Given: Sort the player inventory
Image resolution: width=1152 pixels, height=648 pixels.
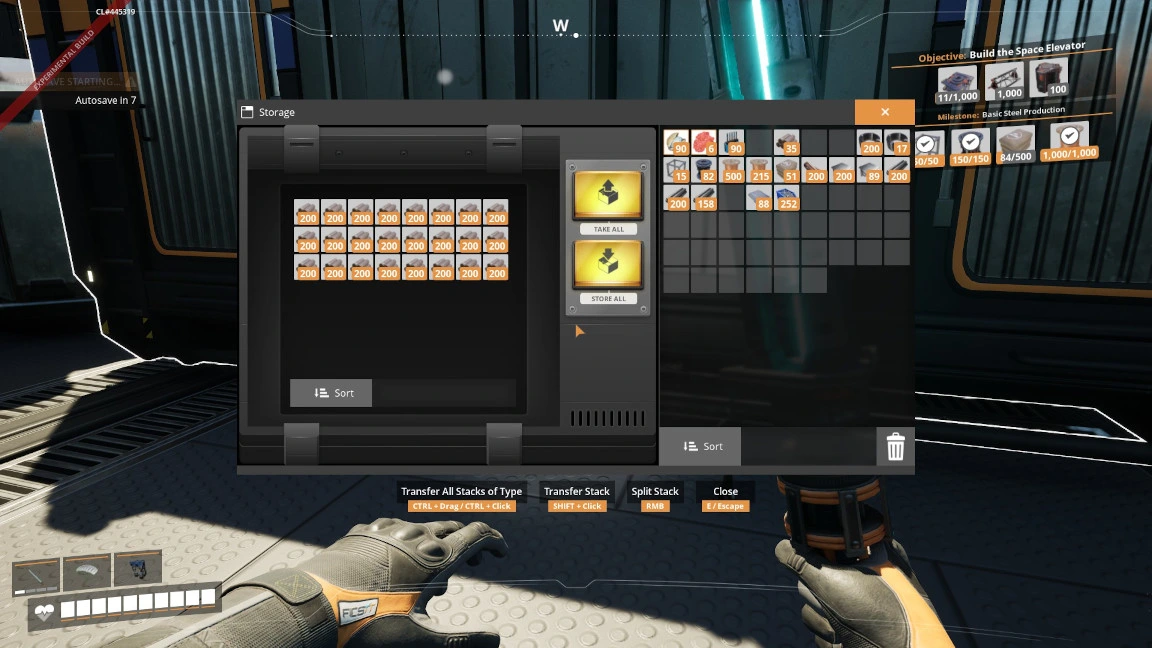Looking at the screenshot, I should [x=700, y=446].
